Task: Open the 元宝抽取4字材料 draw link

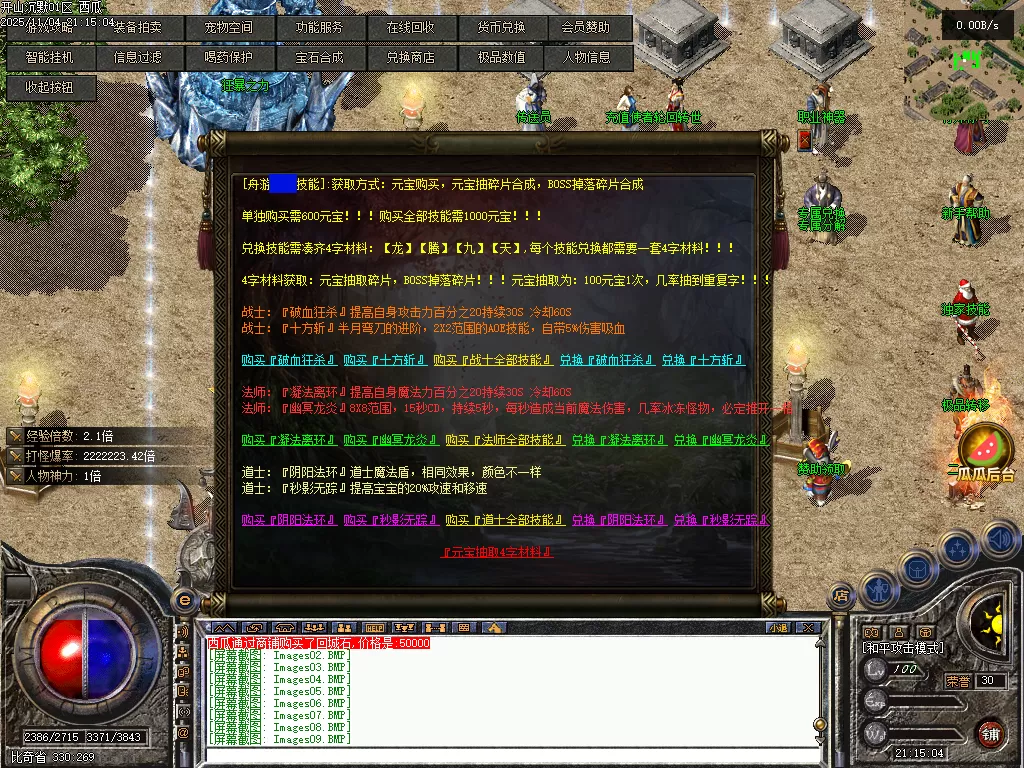Action: point(497,552)
